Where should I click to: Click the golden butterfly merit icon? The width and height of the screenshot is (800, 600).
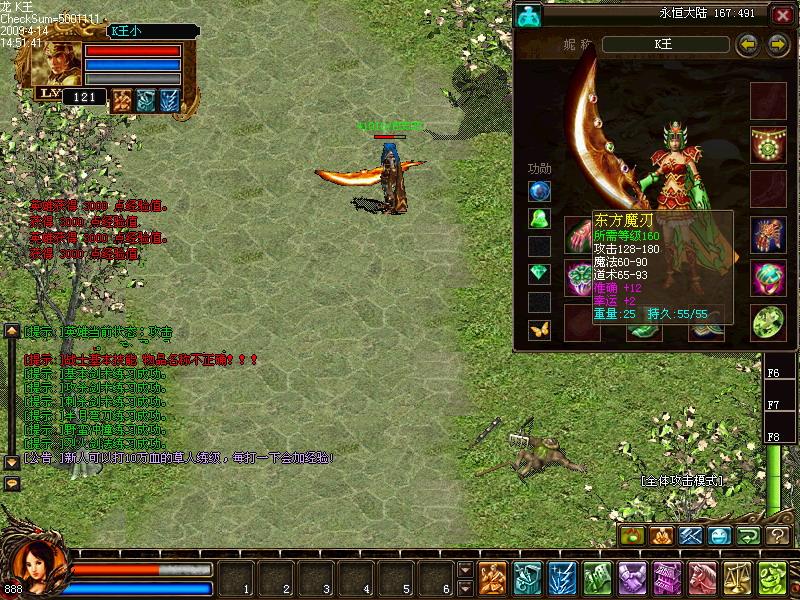tap(540, 329)
